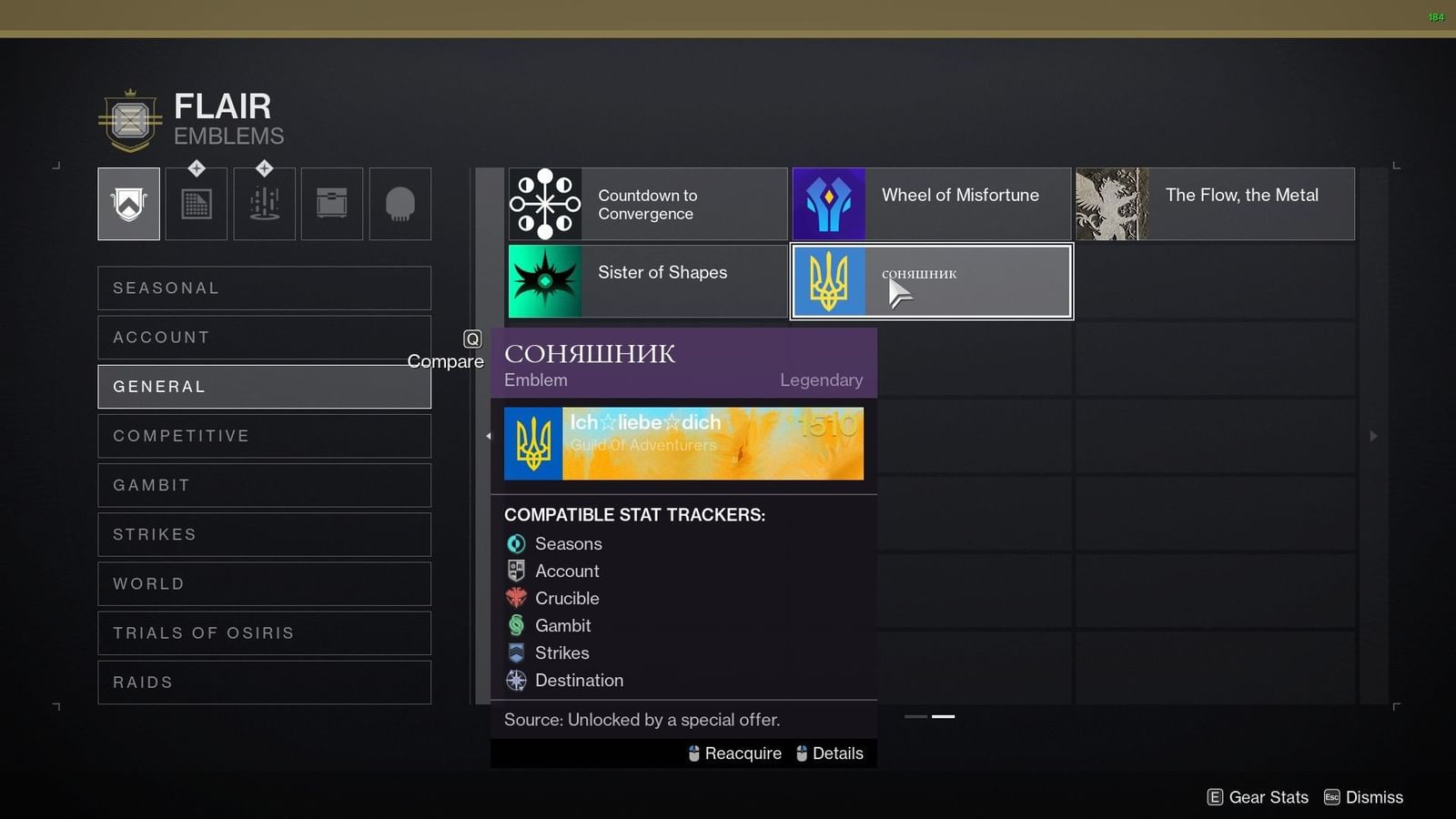Select the Strikes stat tracker icon
Viewport: 1456px width, 819px height.
tap(516, 652)
